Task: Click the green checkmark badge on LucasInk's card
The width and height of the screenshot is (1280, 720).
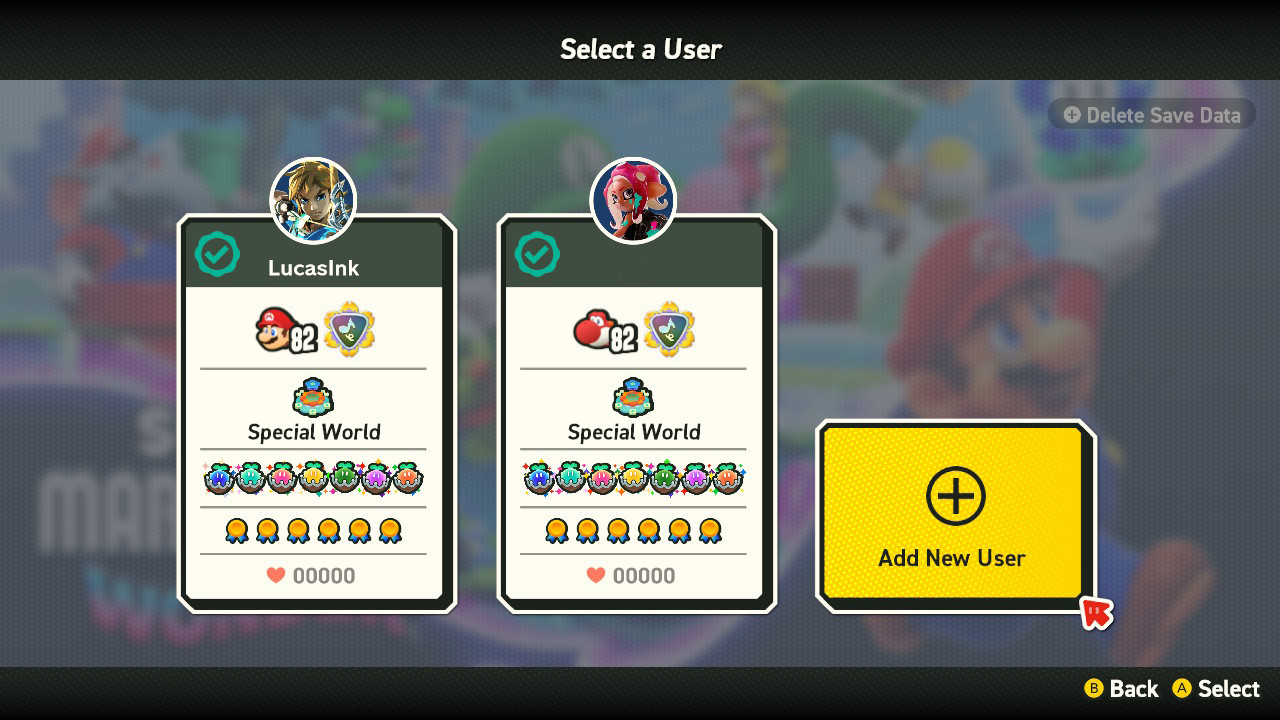Action: coord(216,254)
